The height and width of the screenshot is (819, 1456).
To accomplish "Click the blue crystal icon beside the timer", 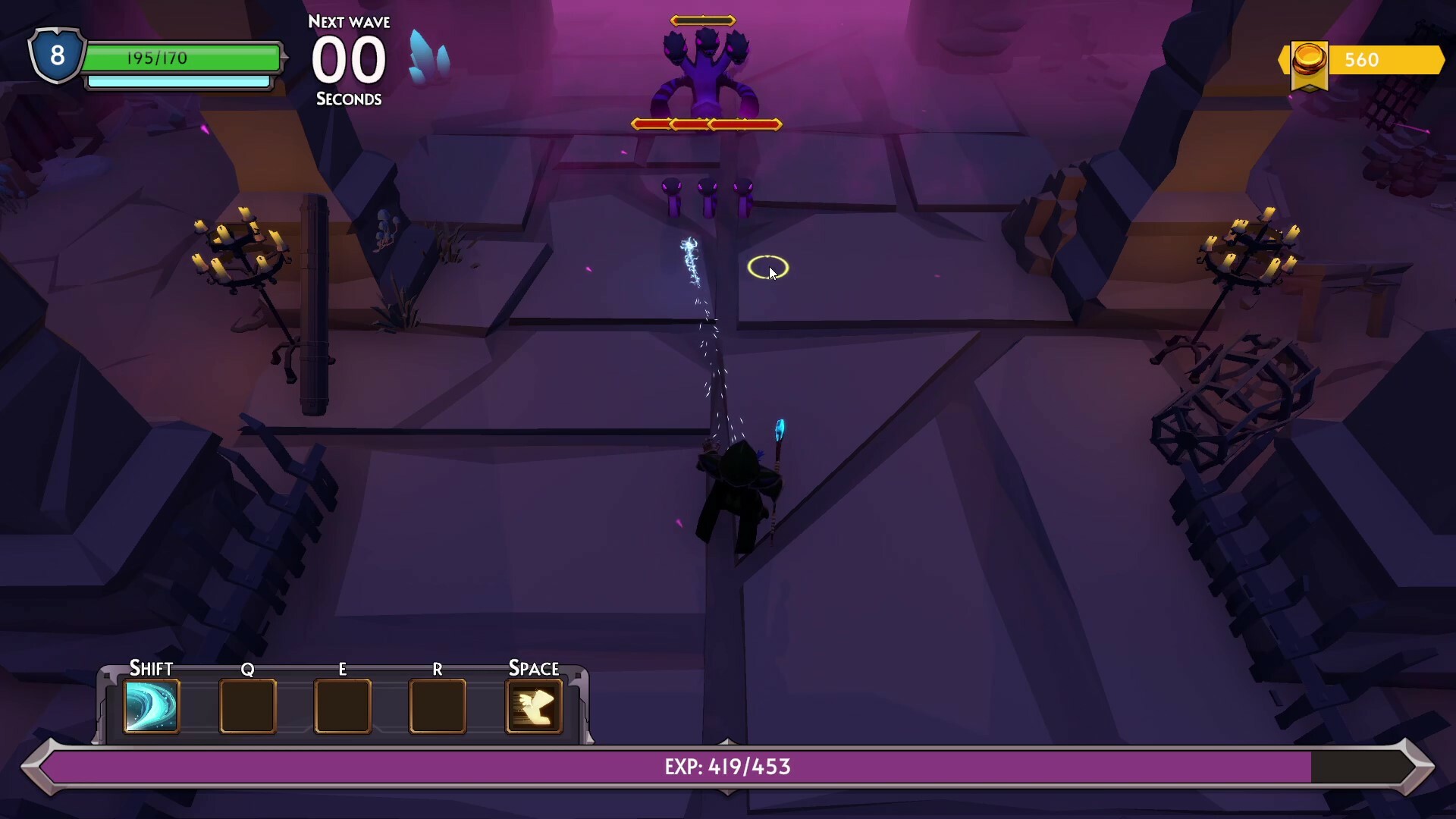I will [428, 57].
